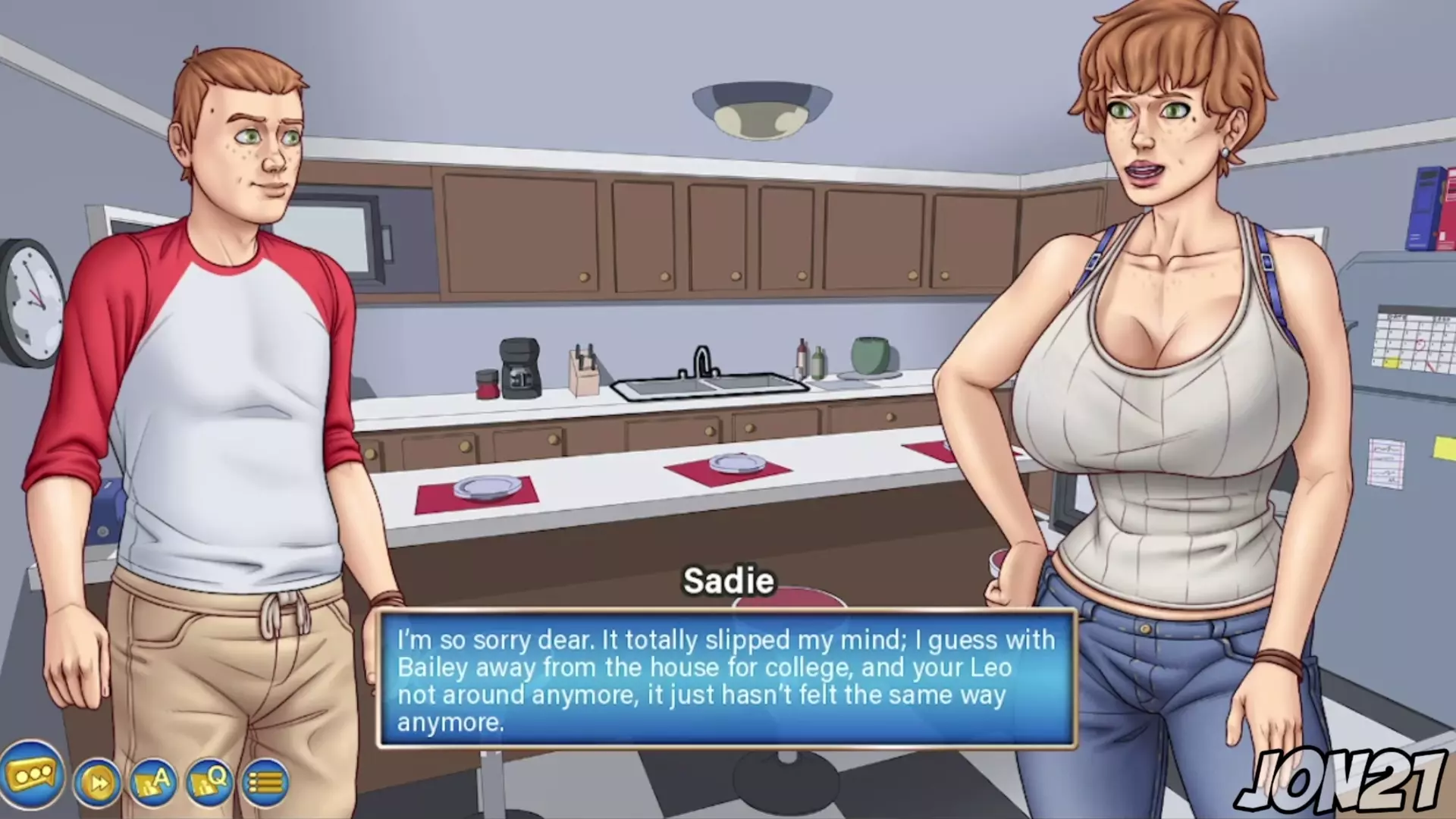Advance Sadie's blue dialogue box
The width and height of the screenshot is (1456, 819).
pos(726,679)
